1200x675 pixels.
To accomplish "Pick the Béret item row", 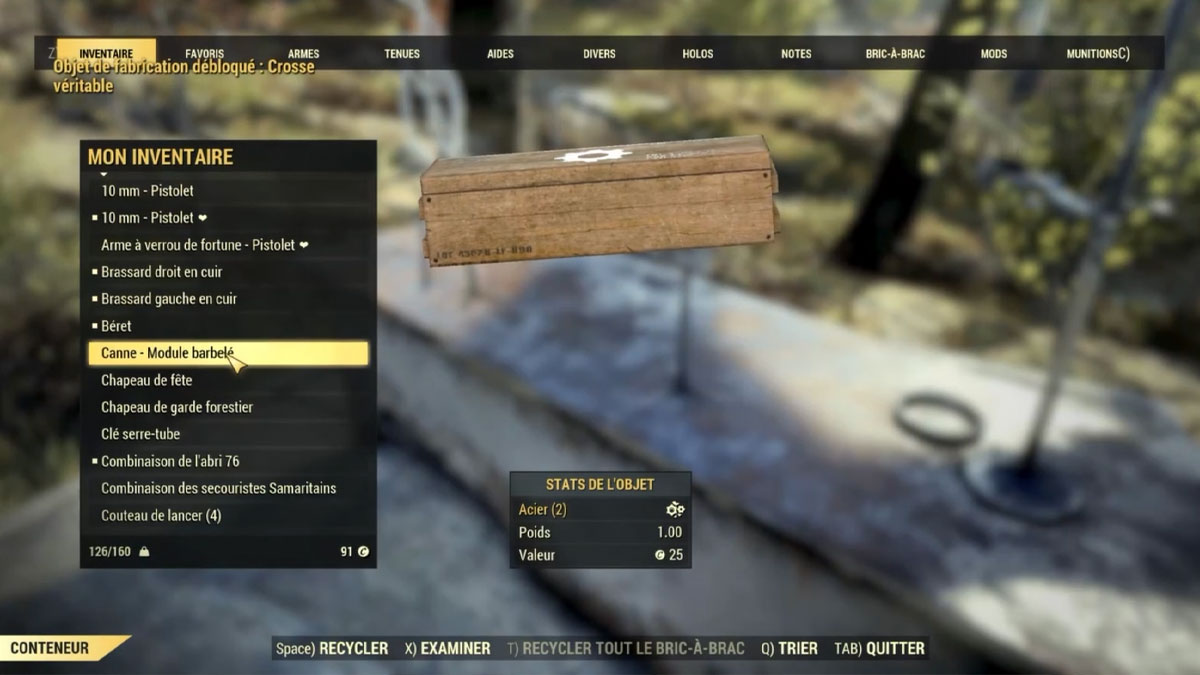I will [x=116, y=326].
